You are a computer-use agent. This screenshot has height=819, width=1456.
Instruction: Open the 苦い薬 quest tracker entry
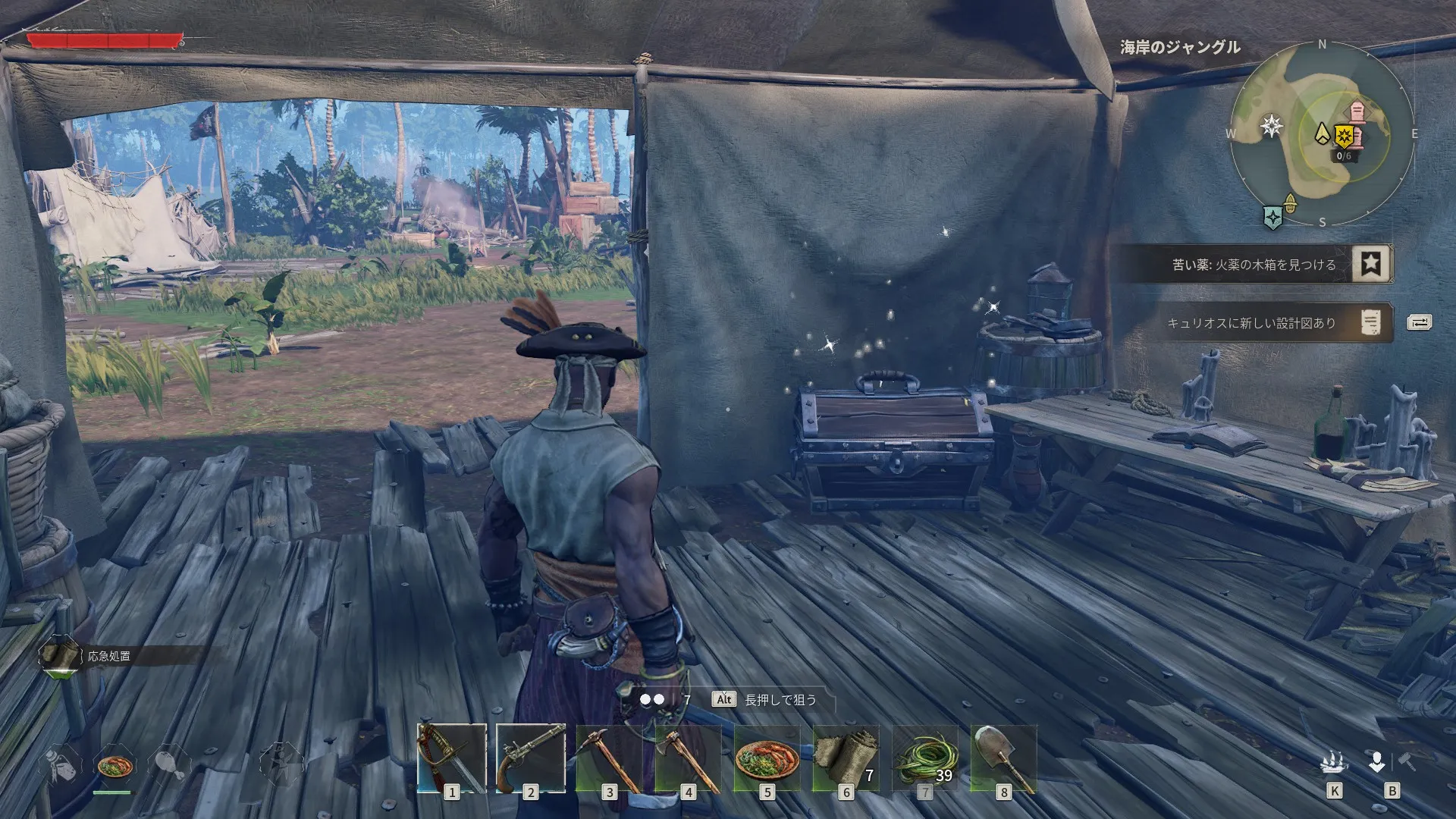pos(1255,265)
